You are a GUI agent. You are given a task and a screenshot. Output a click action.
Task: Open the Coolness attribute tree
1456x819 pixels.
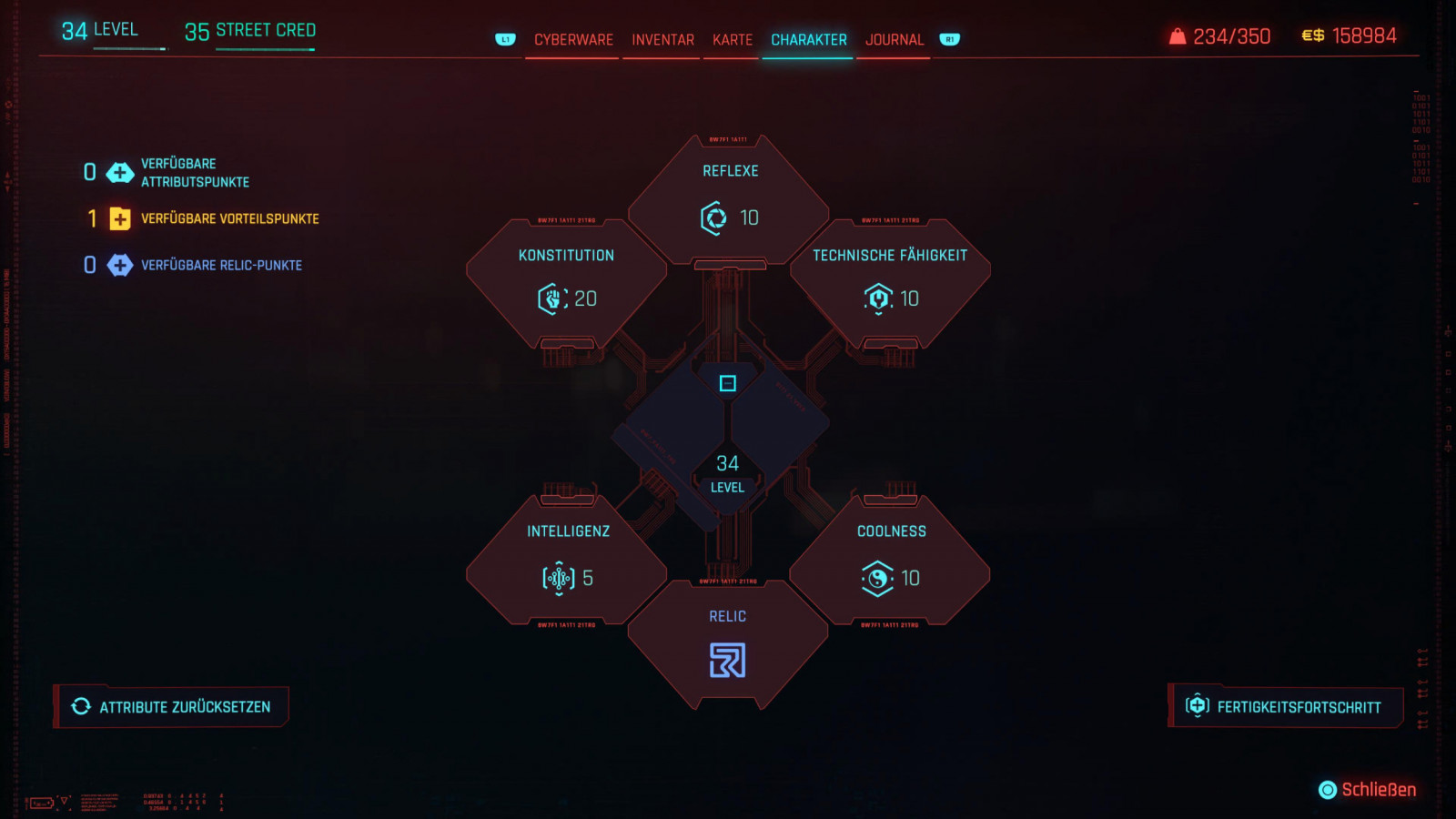[891, 559]
